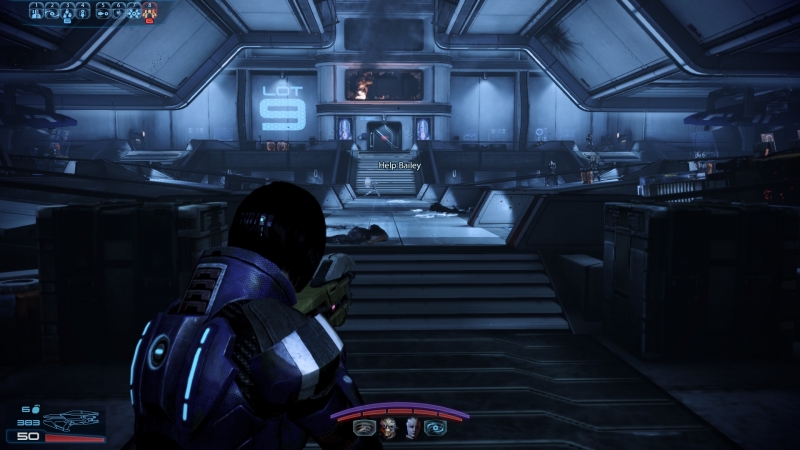Select the power in hotbar slot 4
The width and height of the screenshot is (800, 450).
tap(84, 11)
